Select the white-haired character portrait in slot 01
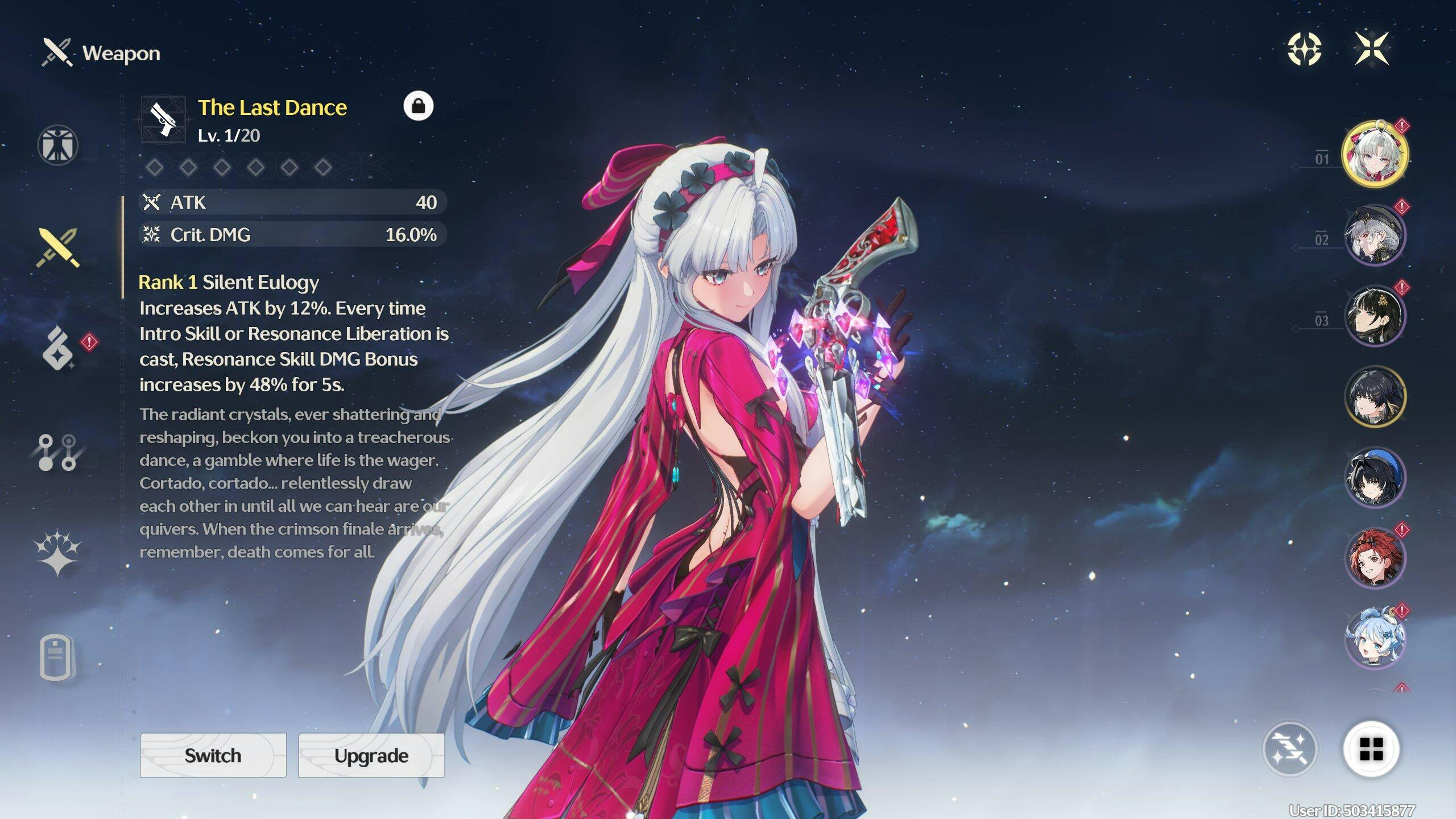 pyautogui.click(x=1375, y=154)
